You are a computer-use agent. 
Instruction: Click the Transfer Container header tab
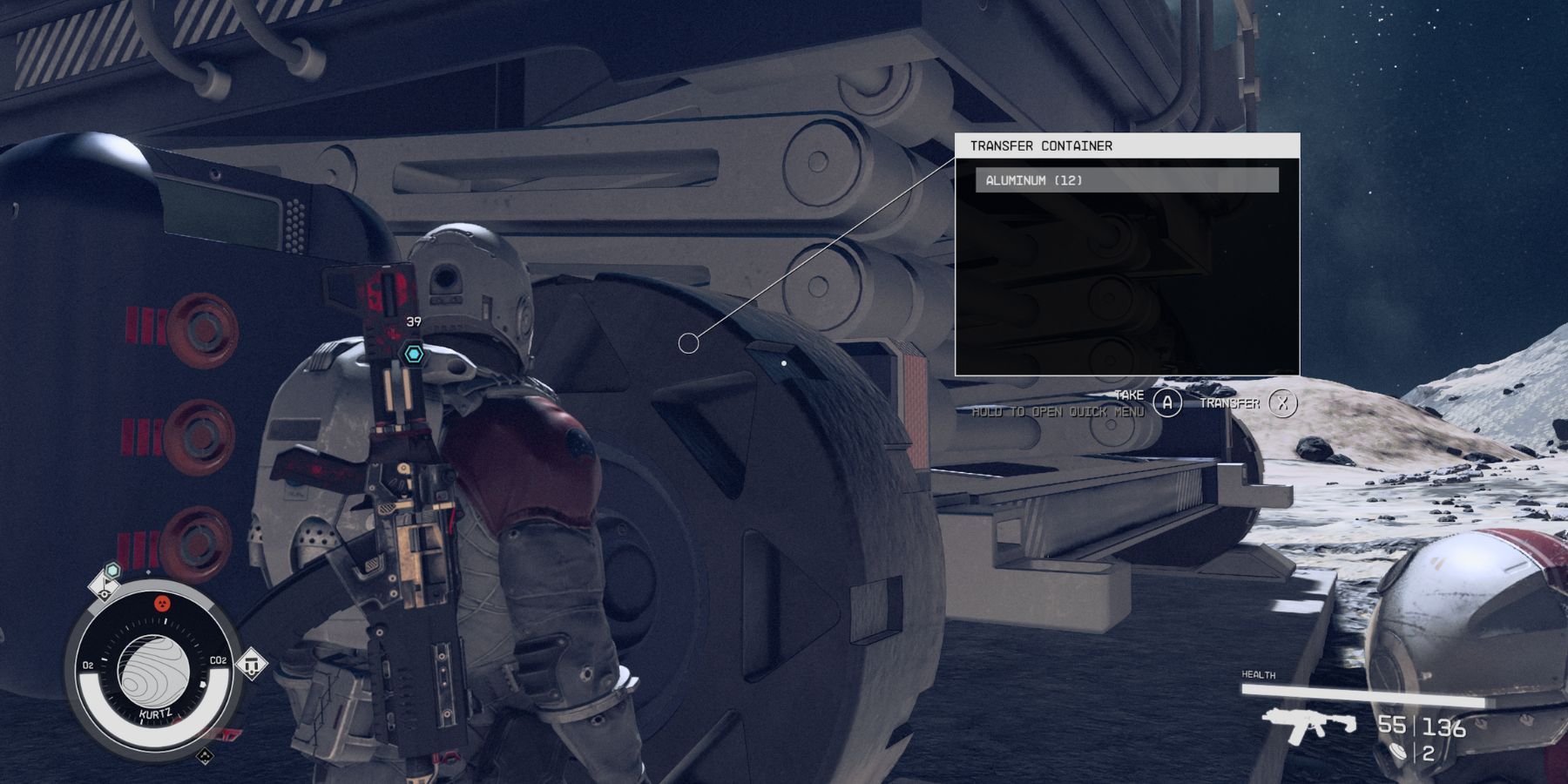tap(1041, 145)
